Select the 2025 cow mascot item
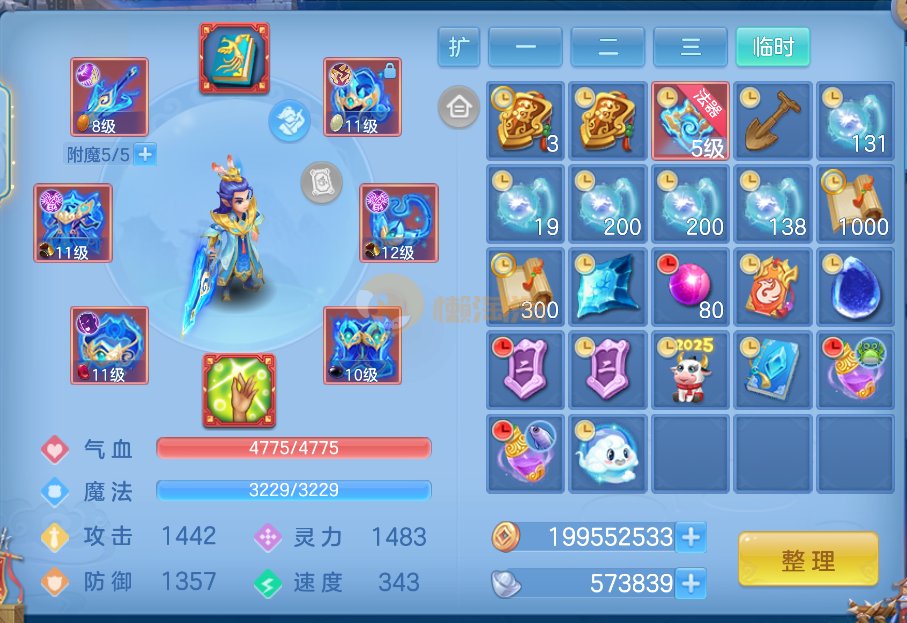The height and width of the screenshot is (623, 907). pyautogui.click(x=690, y=370)
